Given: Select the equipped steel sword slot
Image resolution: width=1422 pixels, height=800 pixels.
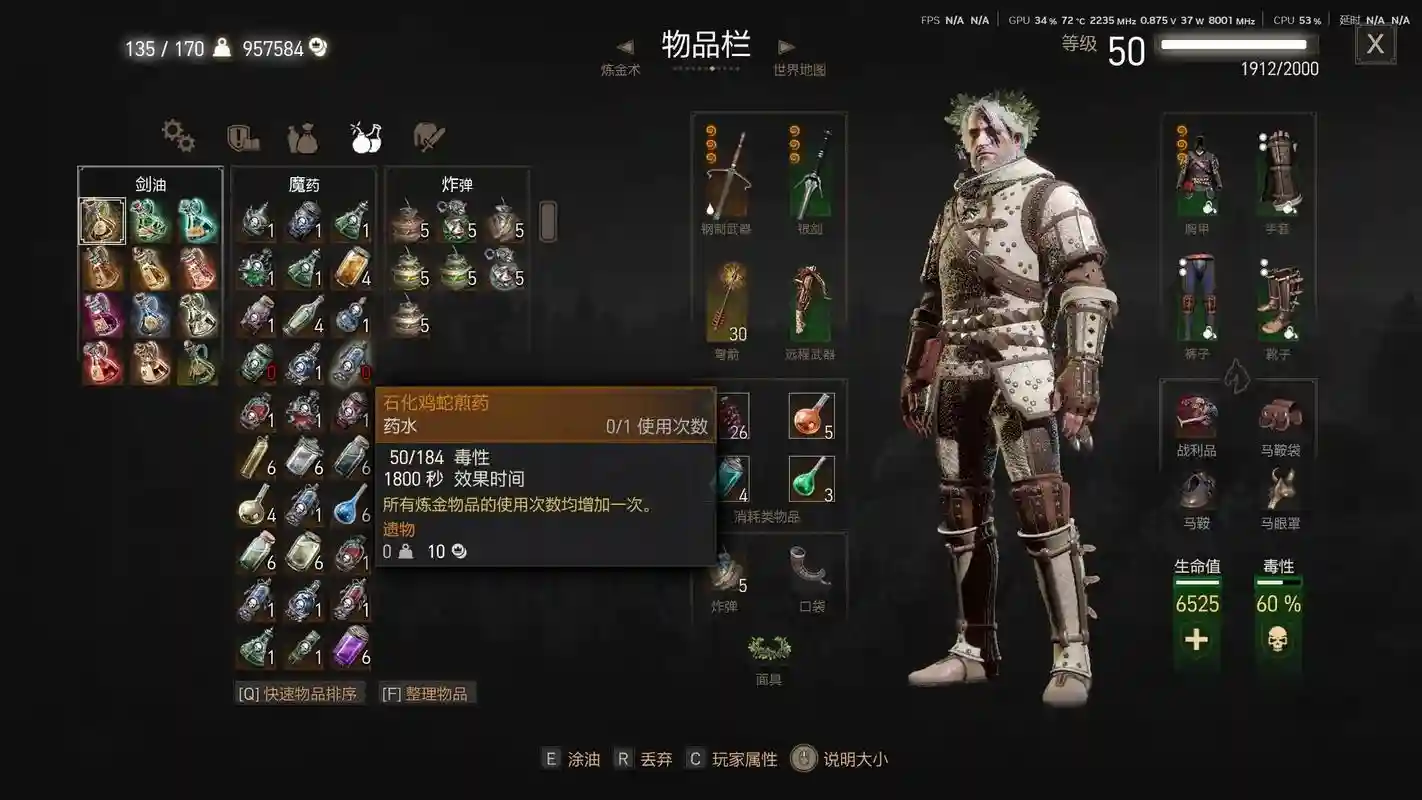Looking at the screenshot, I should (x=727, y=175).
